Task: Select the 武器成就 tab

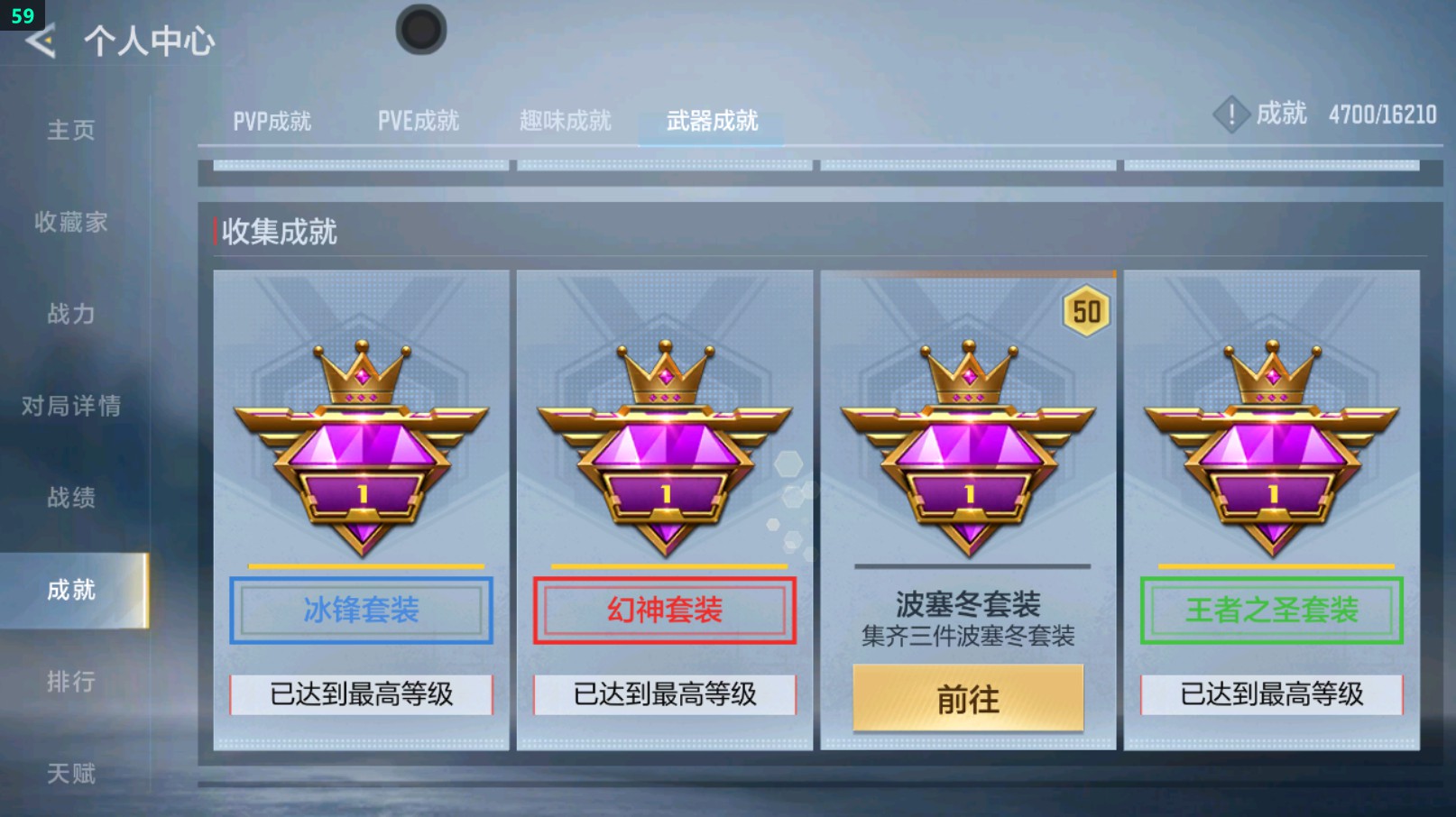Action: (x=712, y=118)
